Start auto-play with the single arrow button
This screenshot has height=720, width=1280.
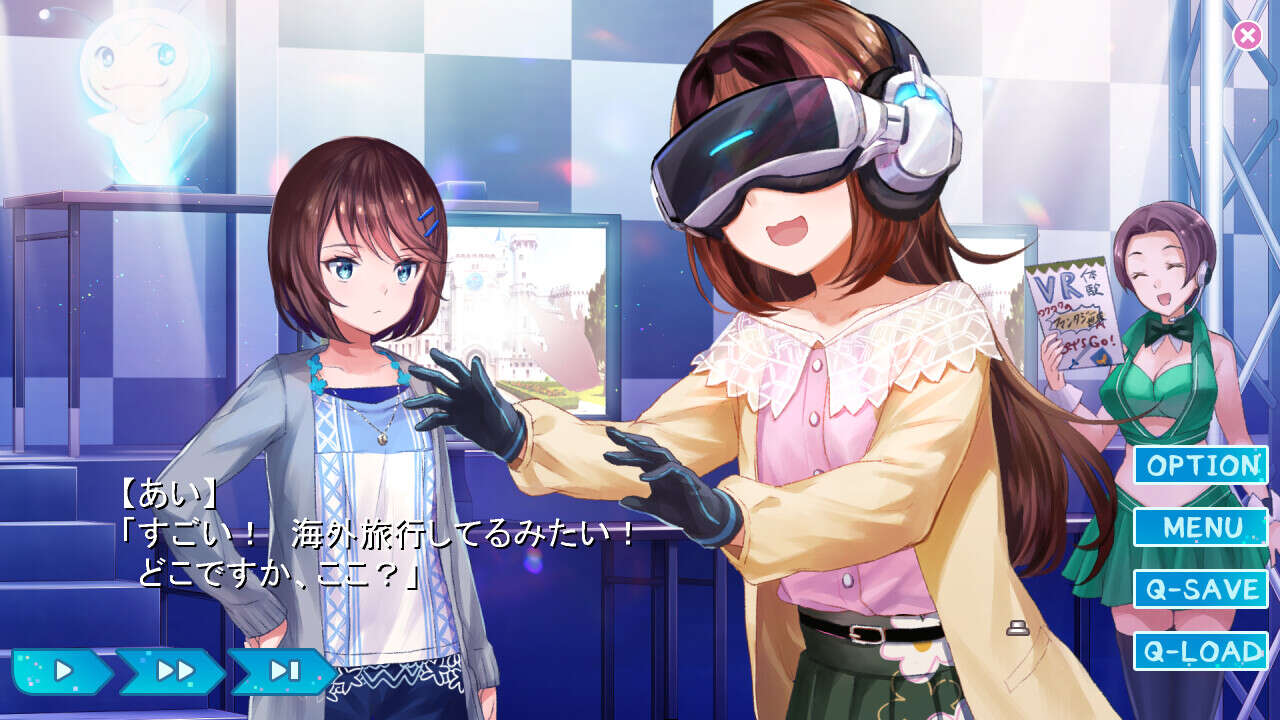62,671
